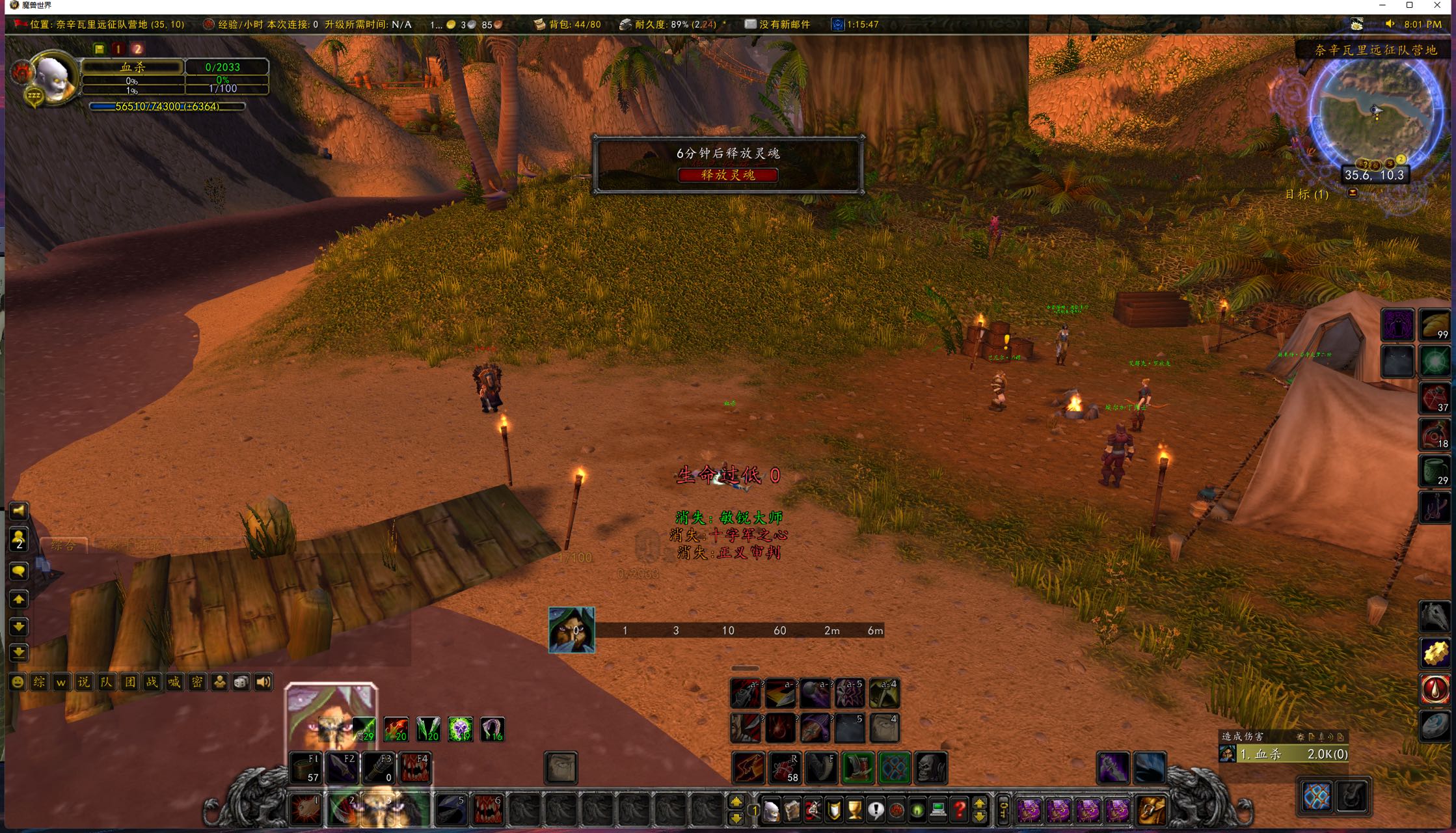
Task: Open the social friends button showing 2
Action: 19,539
